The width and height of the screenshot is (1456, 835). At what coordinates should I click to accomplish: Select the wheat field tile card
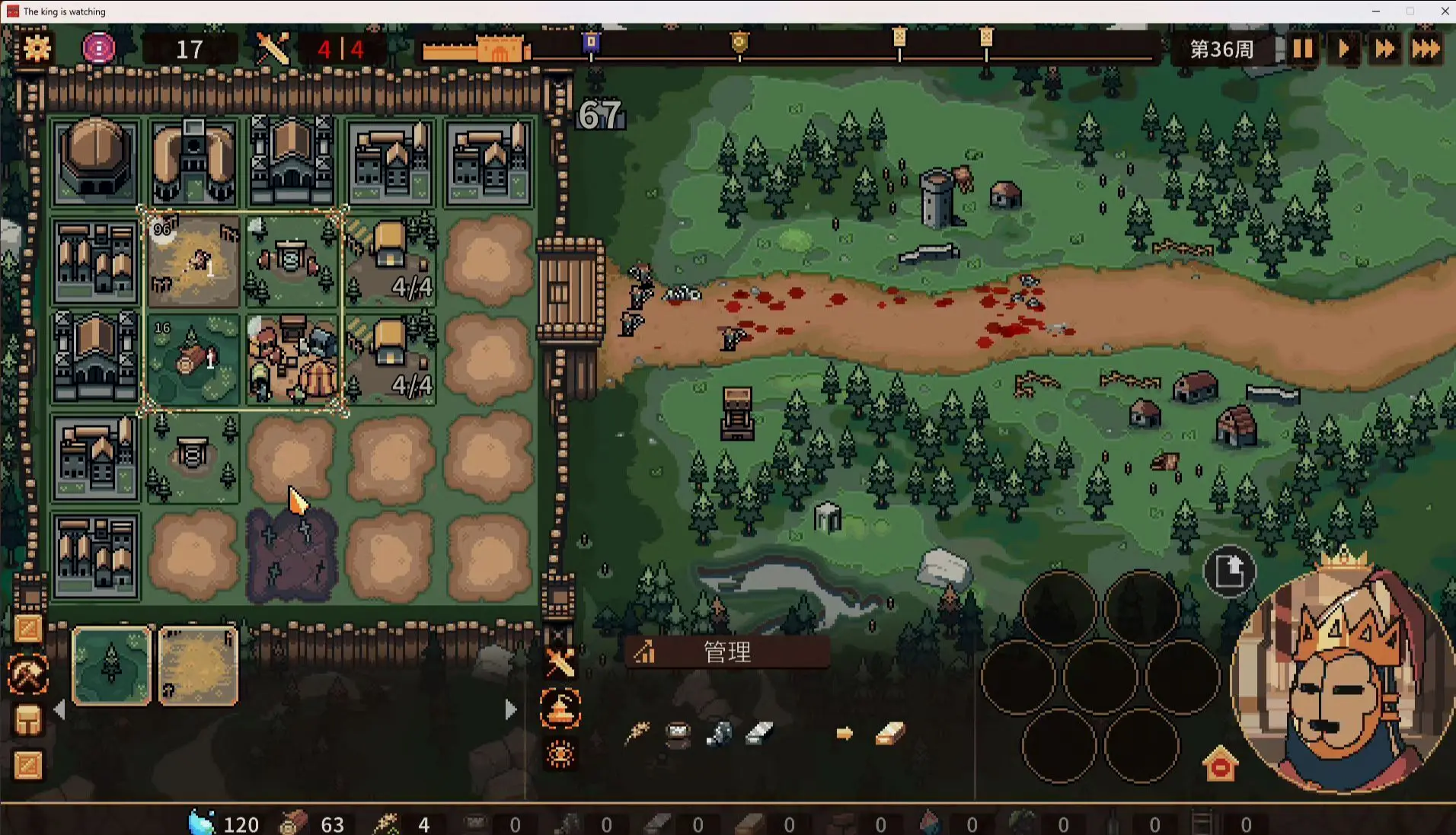click(x=197, y=665)
